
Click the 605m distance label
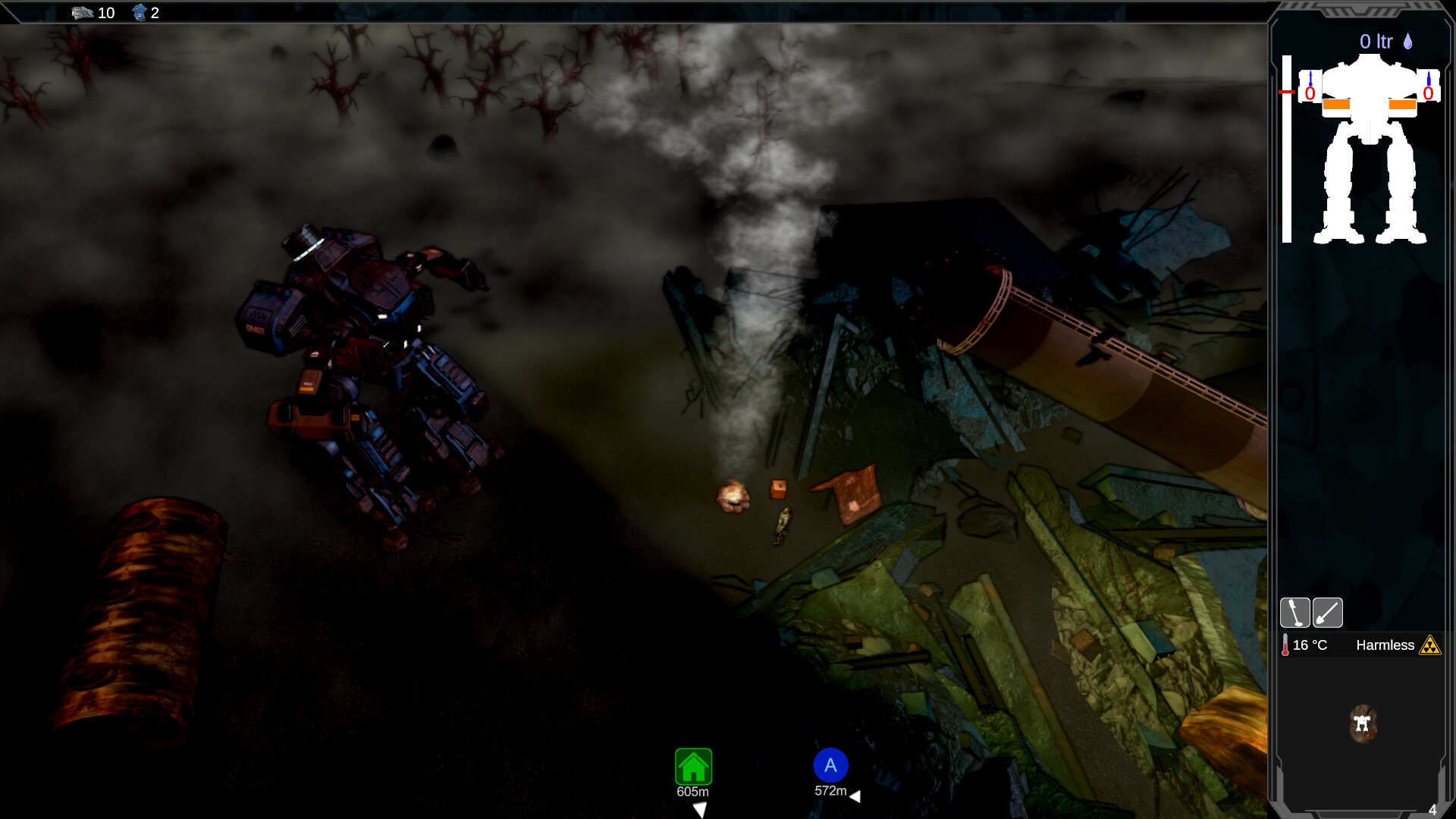(692, 790)
